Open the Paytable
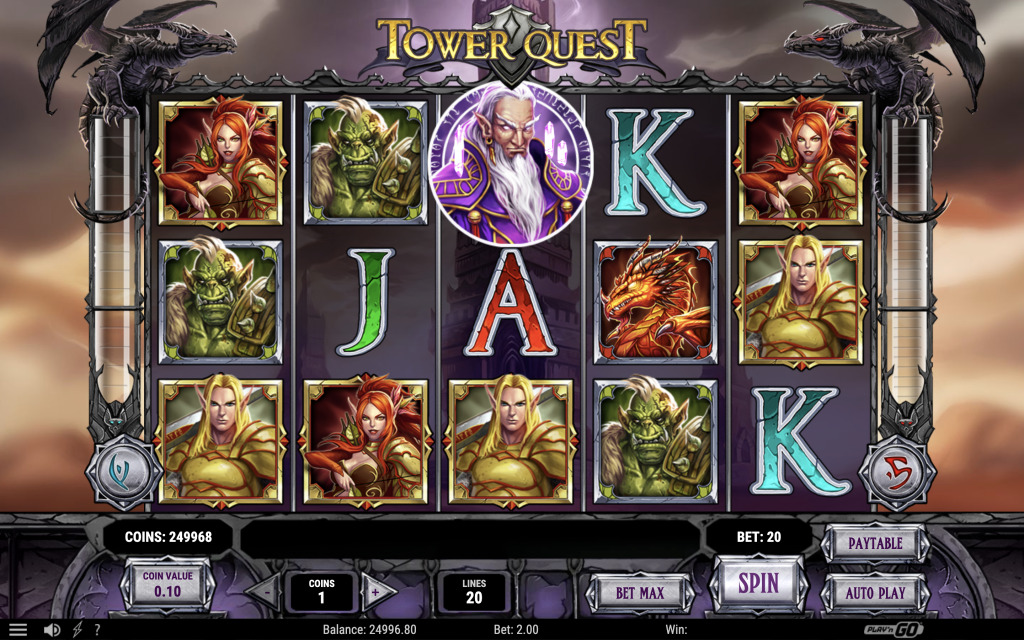This screenshot has width=1024, height=640. [x=875, y=543]
